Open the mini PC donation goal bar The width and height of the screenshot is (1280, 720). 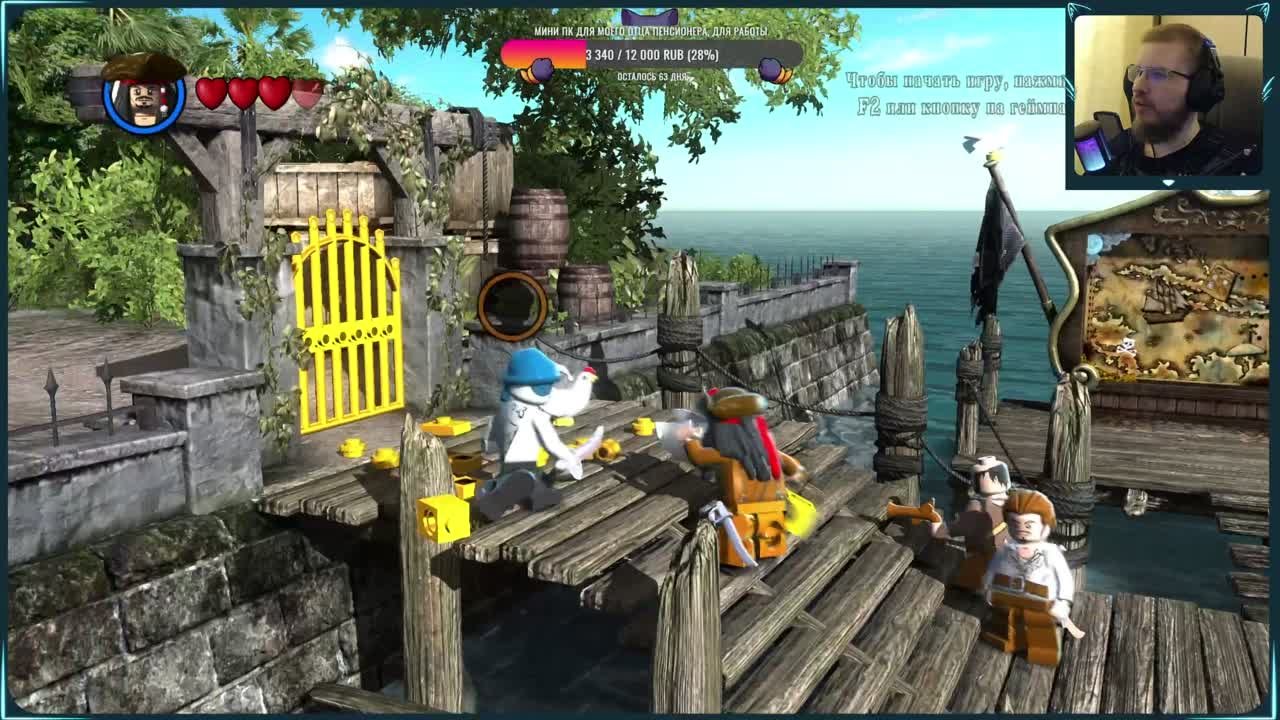651,55
